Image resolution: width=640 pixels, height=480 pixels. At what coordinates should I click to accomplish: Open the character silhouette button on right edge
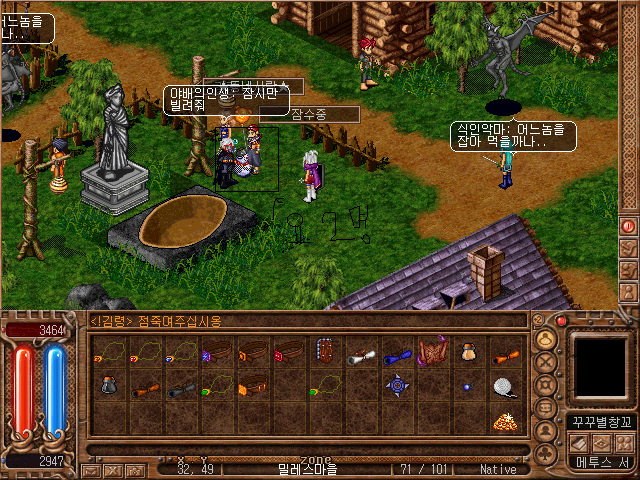[628, 291]
